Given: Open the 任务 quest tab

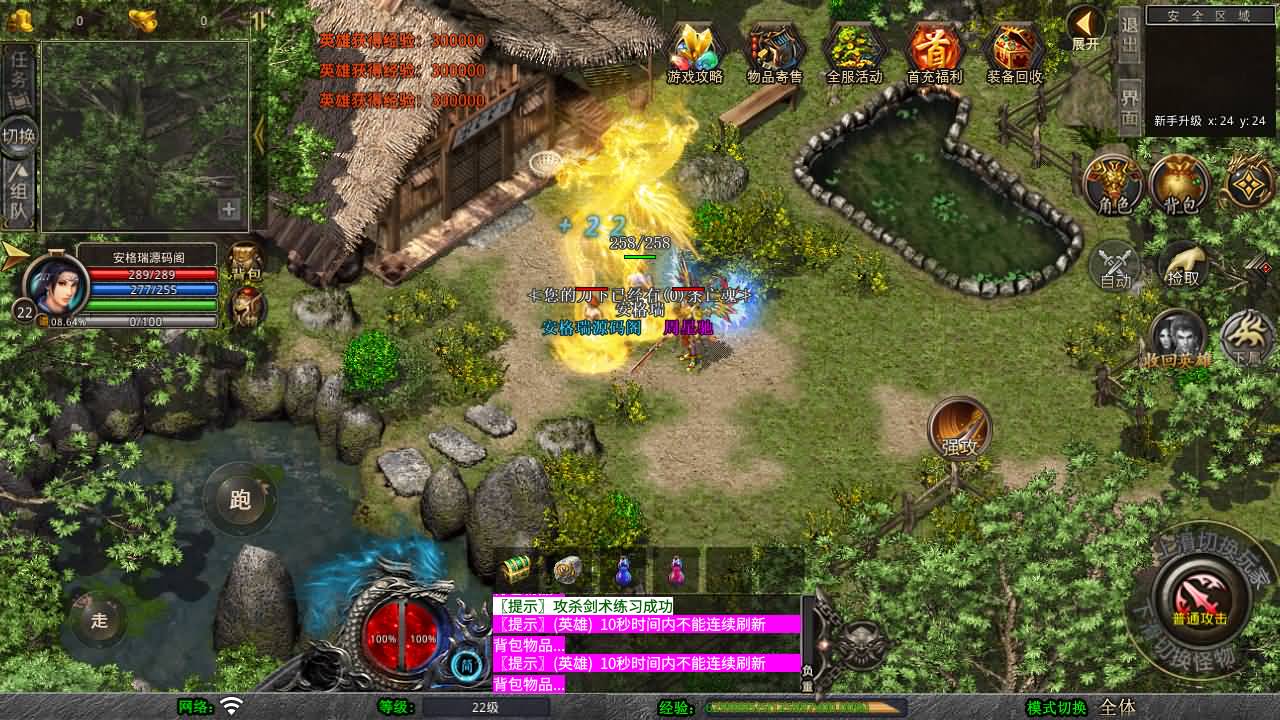Looking at the screenshot, I should pyautogui.click(x=19, y=76).
